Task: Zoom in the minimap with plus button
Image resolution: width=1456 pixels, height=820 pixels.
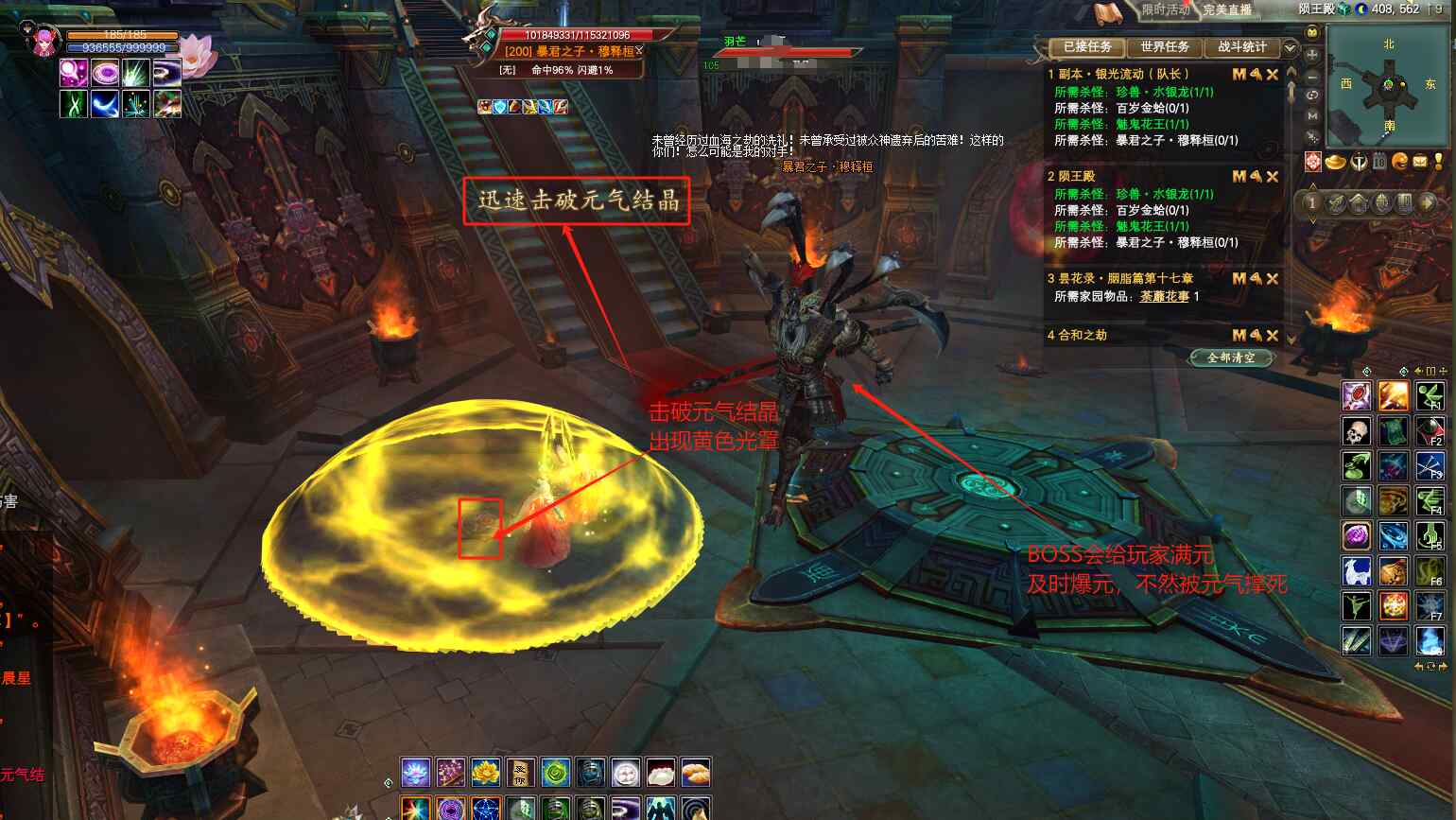Action: (x=1312, y=55)
